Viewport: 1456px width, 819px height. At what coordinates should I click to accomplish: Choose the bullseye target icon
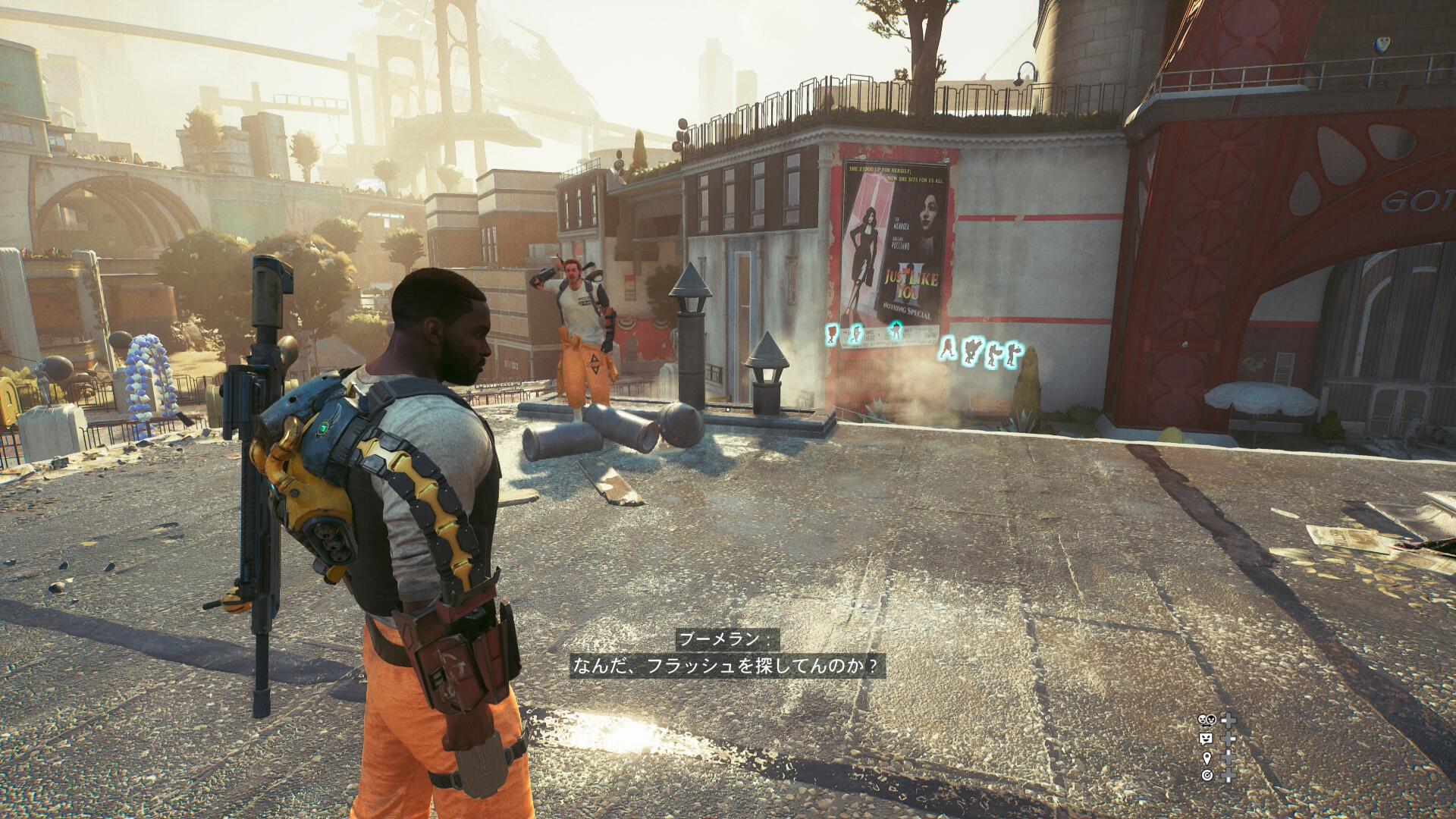coord(1207,775)
